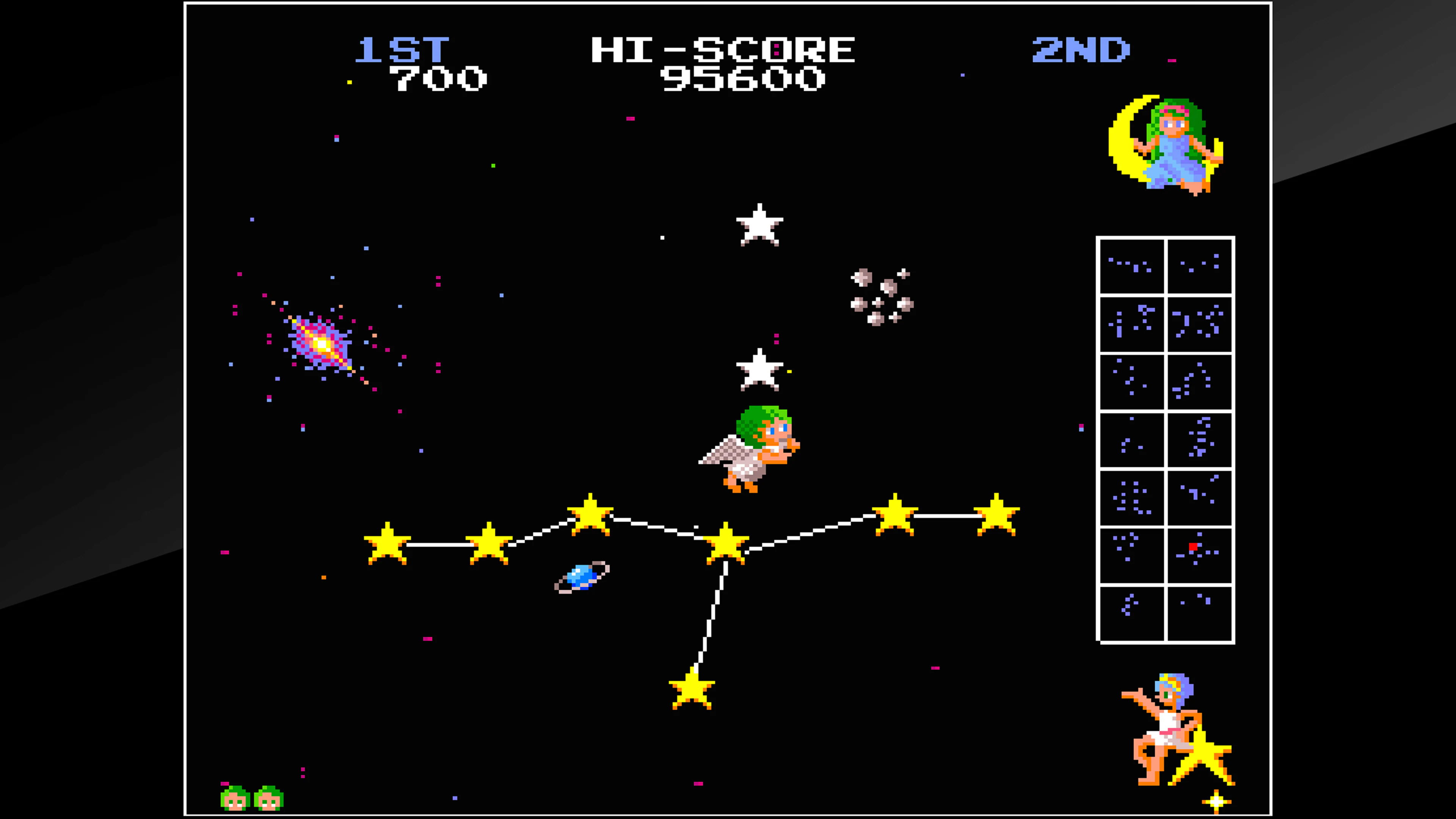Select the 1ST player label
This screenshot has height=819, width=1456.
coord(401,50)
